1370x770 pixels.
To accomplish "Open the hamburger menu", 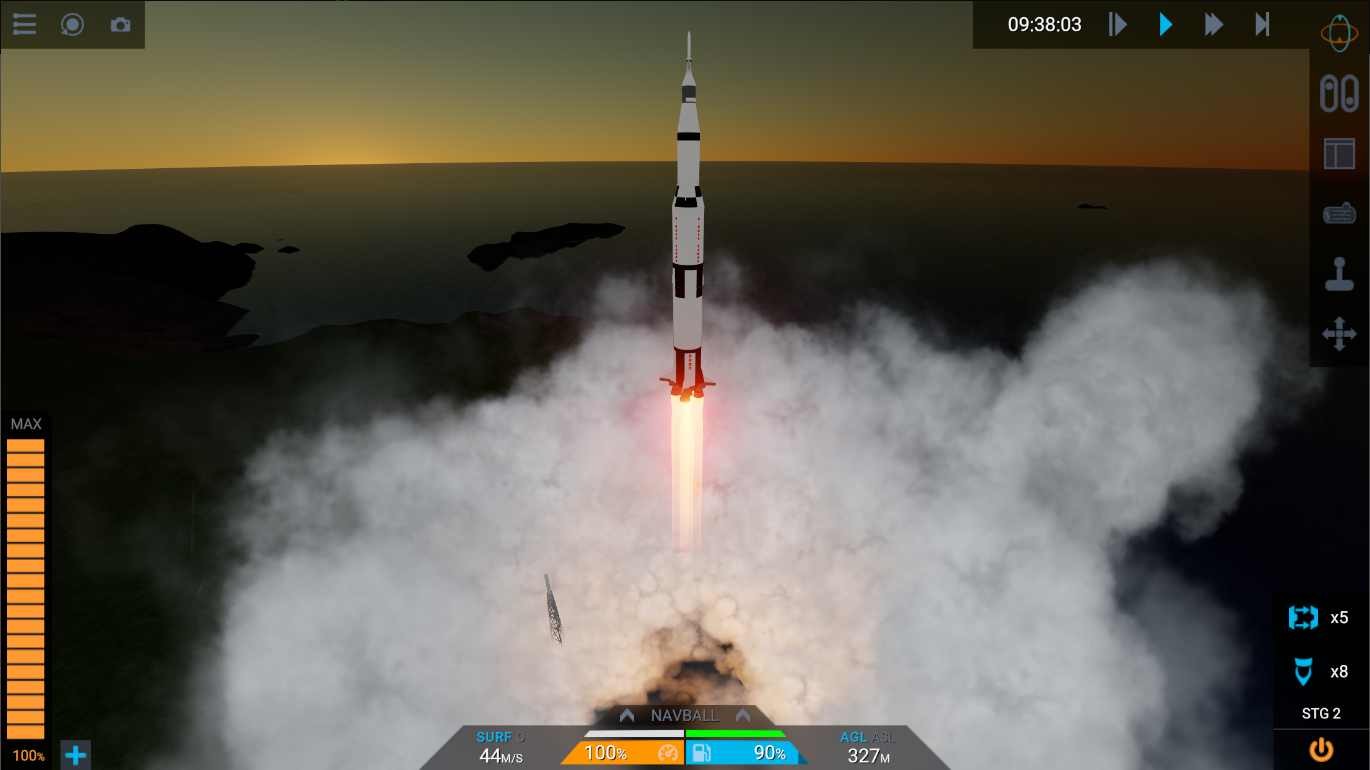I will pos(23,24).
